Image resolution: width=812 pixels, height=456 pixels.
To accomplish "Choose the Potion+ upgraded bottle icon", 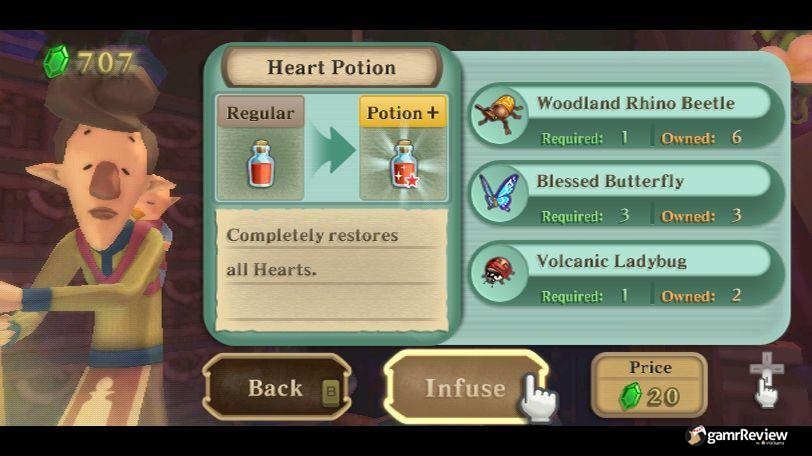I will pos(403,163).
